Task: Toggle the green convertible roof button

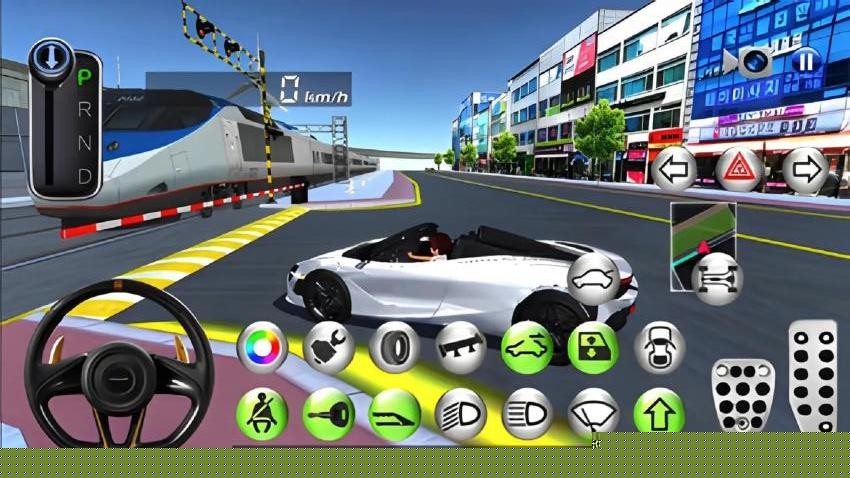Action: tap(526, 347)
